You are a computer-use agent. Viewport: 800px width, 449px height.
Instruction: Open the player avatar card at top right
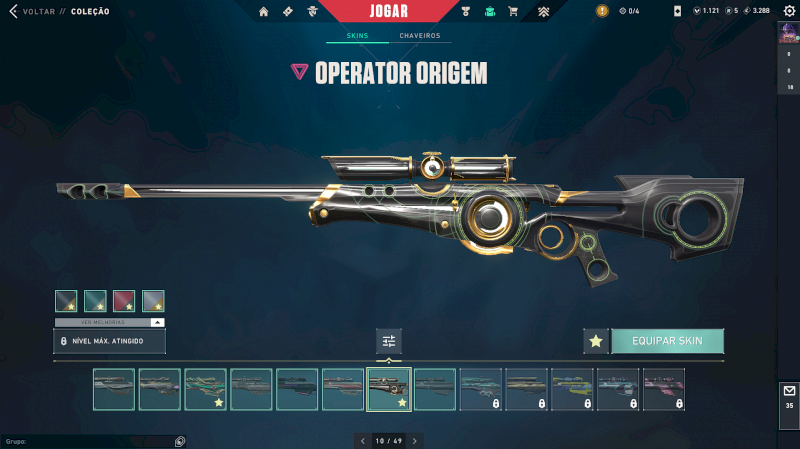pyautogui.click(x=788, y=34)
